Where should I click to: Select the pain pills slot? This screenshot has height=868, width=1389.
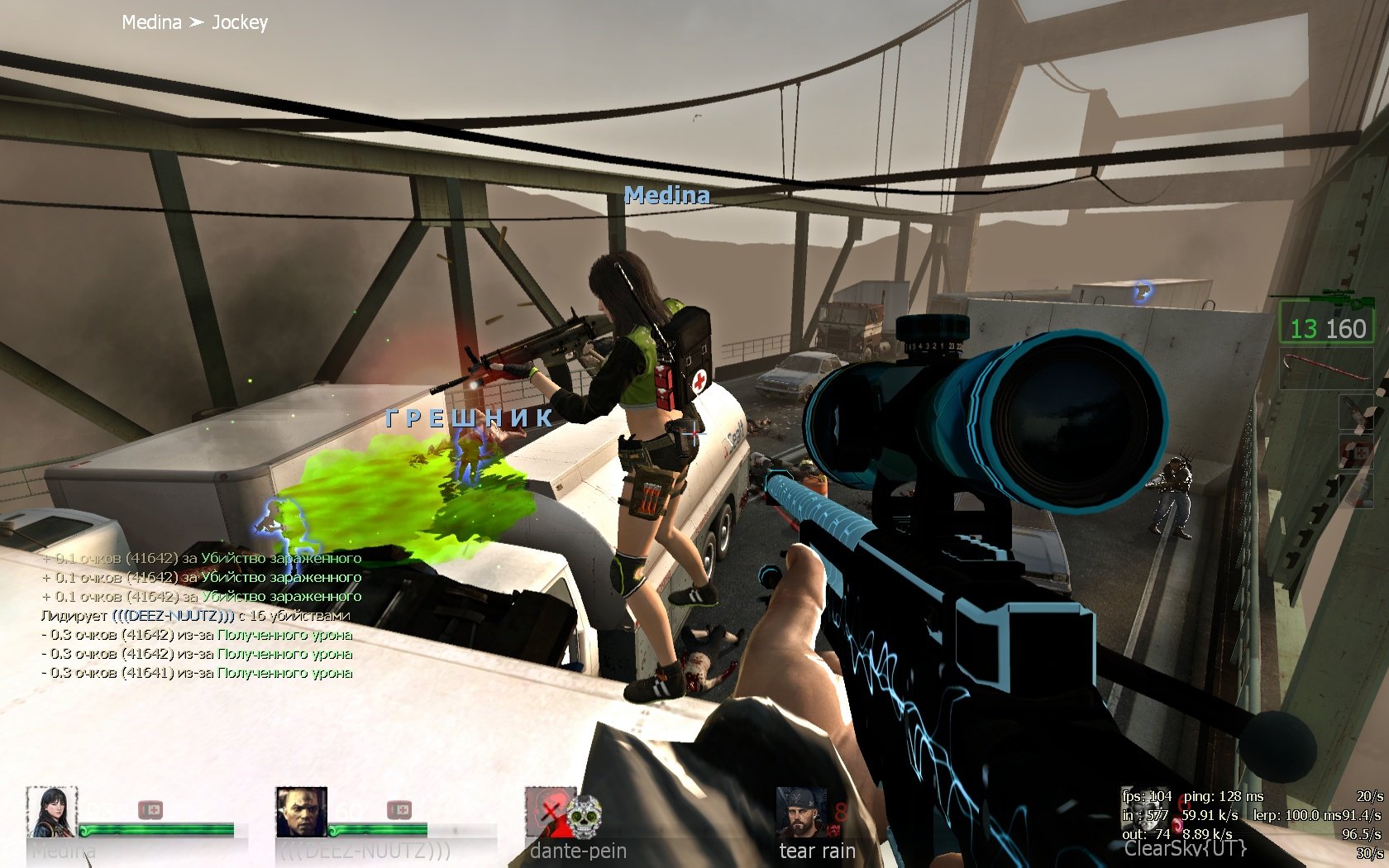pyautogui.click(x=1356, y=491)
